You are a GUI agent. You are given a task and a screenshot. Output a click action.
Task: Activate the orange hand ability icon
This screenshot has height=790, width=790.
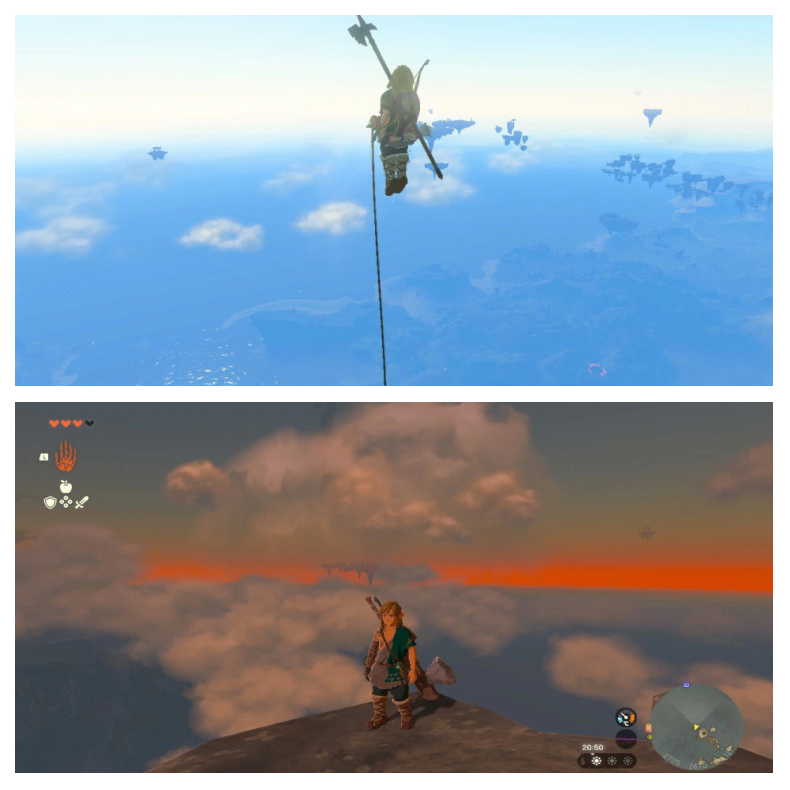(66, 457)
